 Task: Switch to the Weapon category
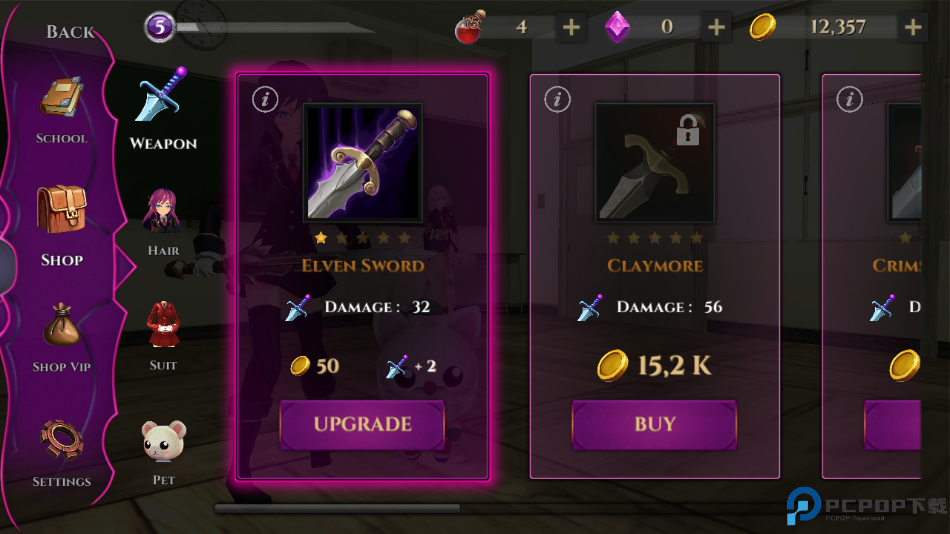click(163, 110)
